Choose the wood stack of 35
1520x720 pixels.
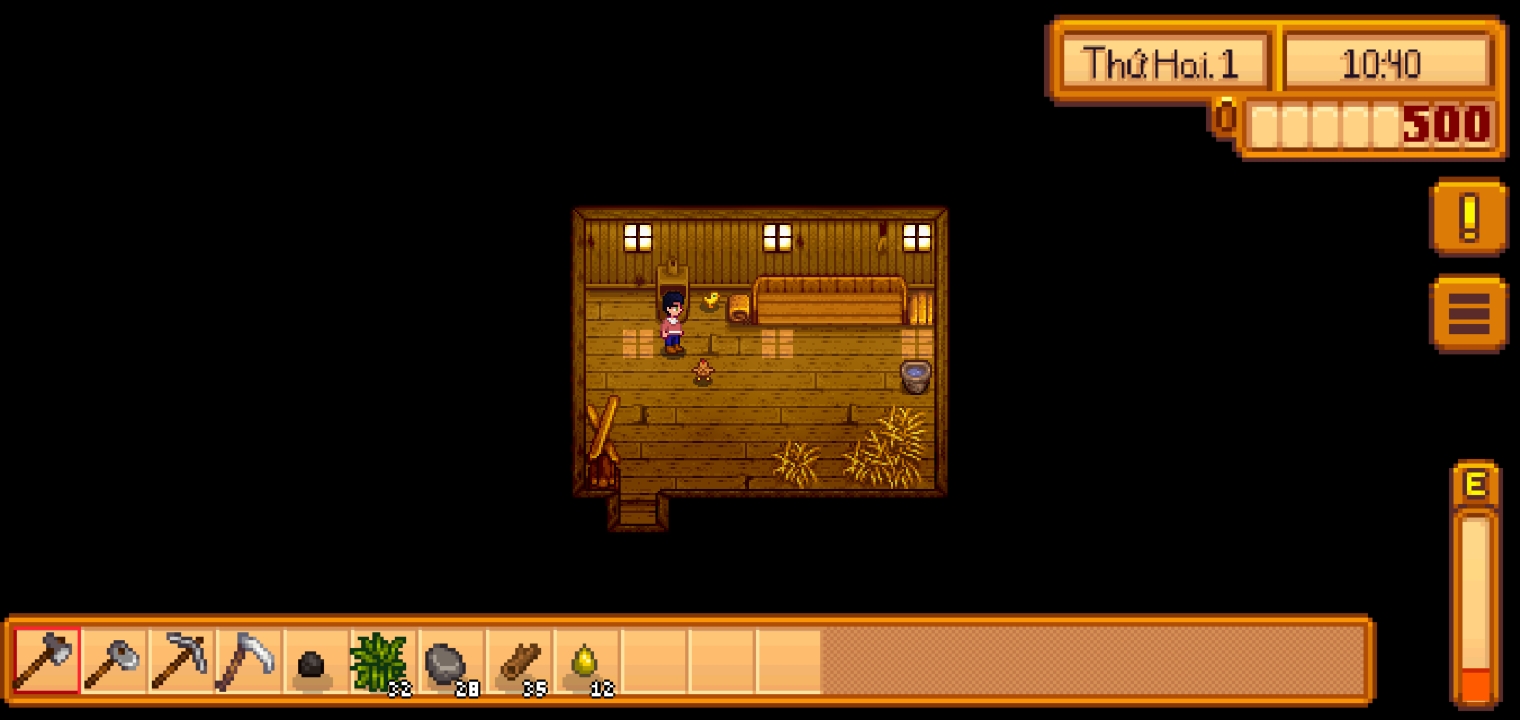pos(516,660)
